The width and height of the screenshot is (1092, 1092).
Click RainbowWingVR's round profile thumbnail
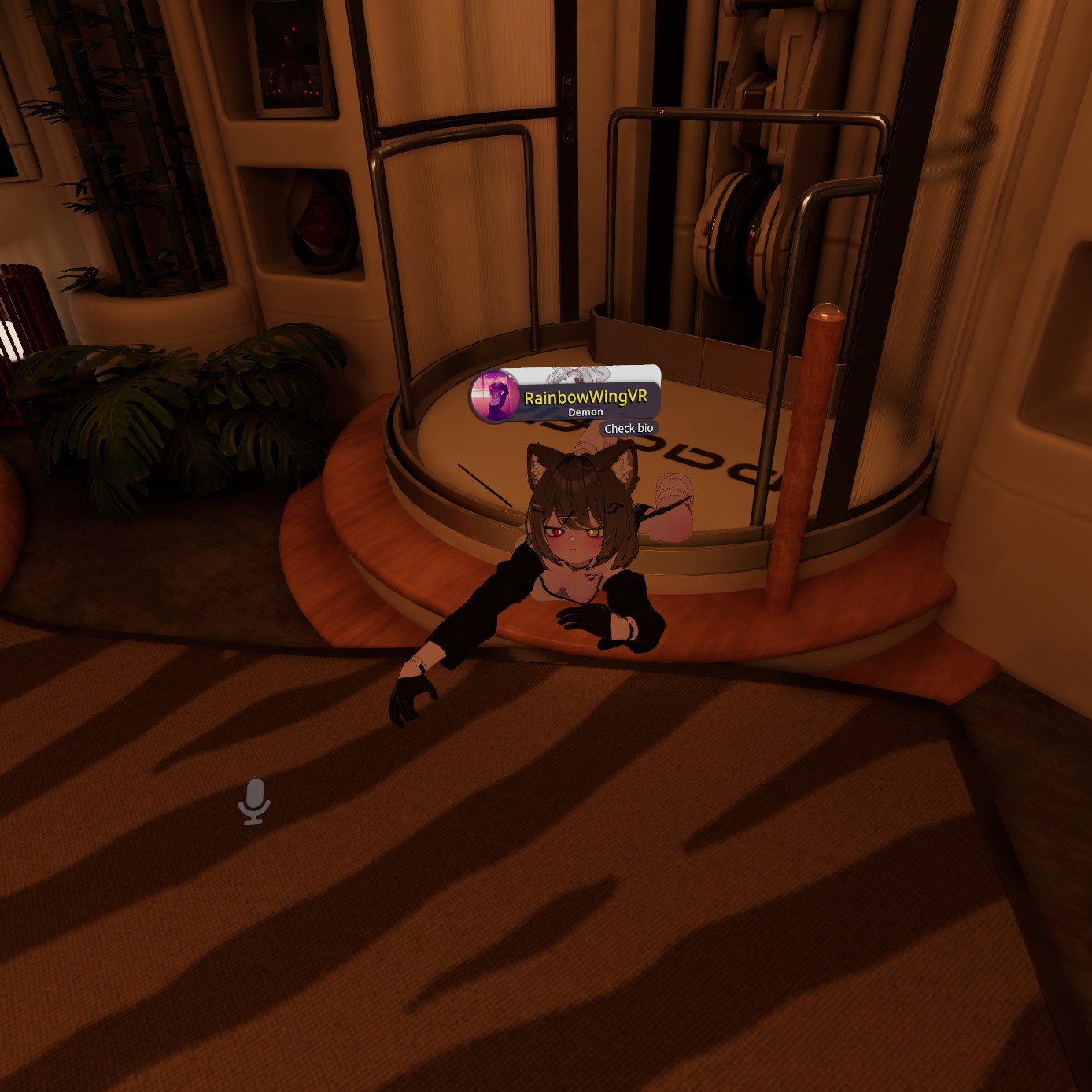[x=494, y=396]
